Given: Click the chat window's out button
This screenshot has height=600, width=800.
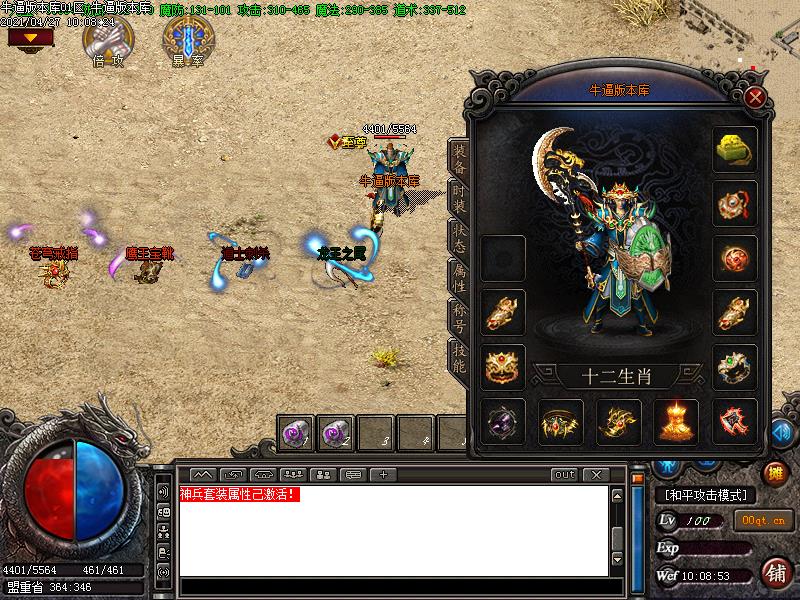Looking at the screenshot, I should pos(565,474).
